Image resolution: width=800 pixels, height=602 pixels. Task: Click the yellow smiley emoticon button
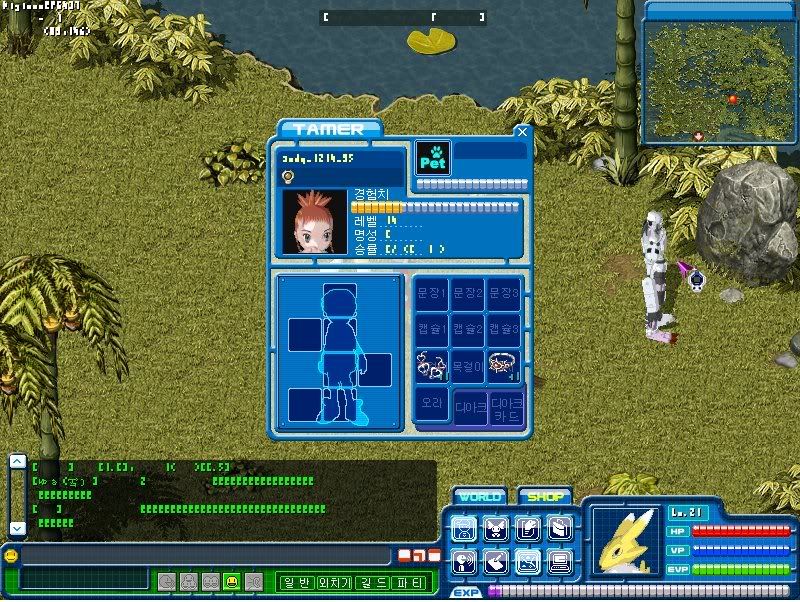point(232,581)
